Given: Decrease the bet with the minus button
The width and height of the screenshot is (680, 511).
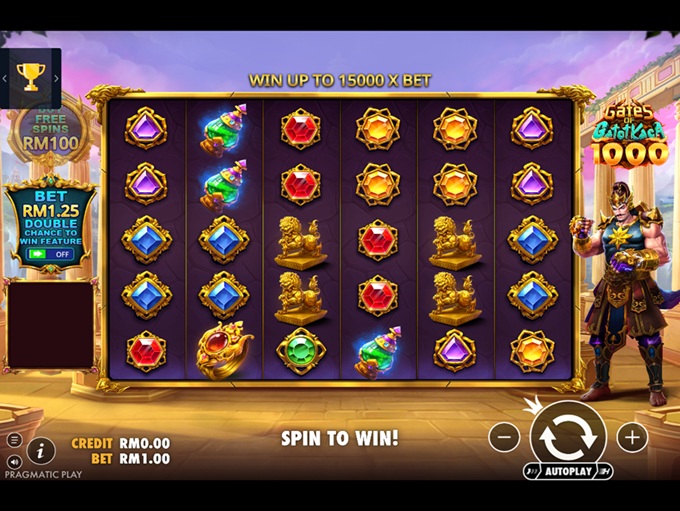Looking at the screenshot, I should pos(504,437).
